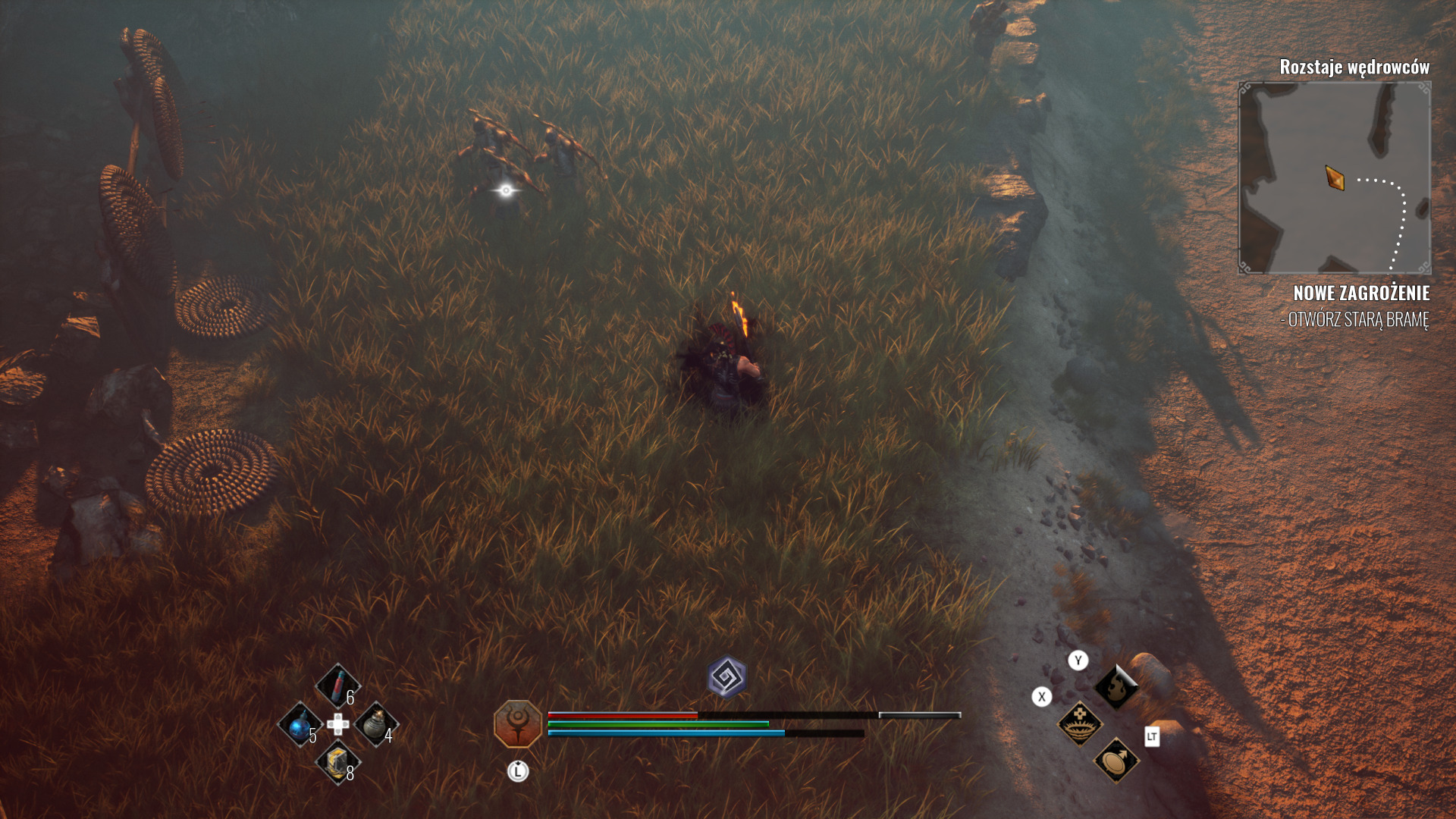Image resolution: width=1456 pixels, height=819 pixels.
Task: Select the grey bomb item slot
Action: (x=375, y=723)
